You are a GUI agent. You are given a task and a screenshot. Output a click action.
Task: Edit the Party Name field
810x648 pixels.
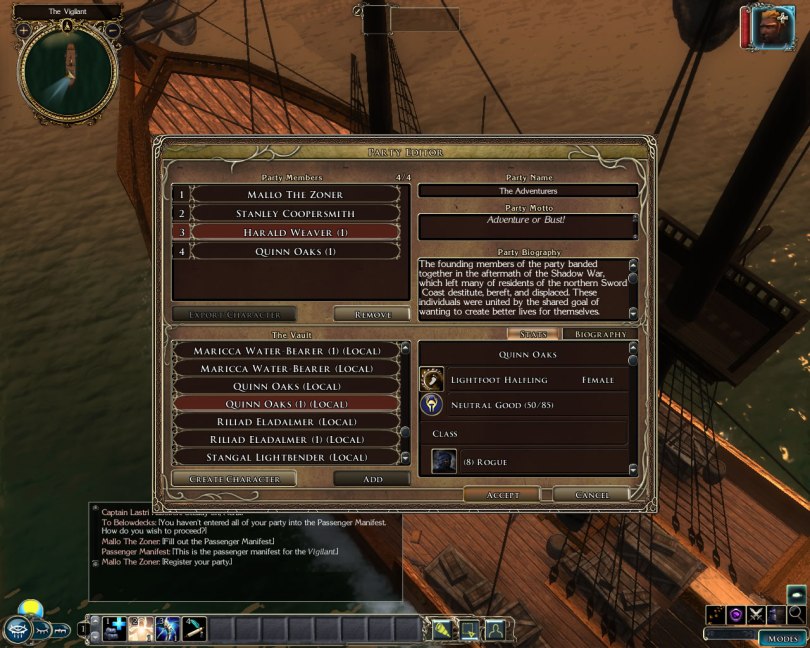point(528,190)
